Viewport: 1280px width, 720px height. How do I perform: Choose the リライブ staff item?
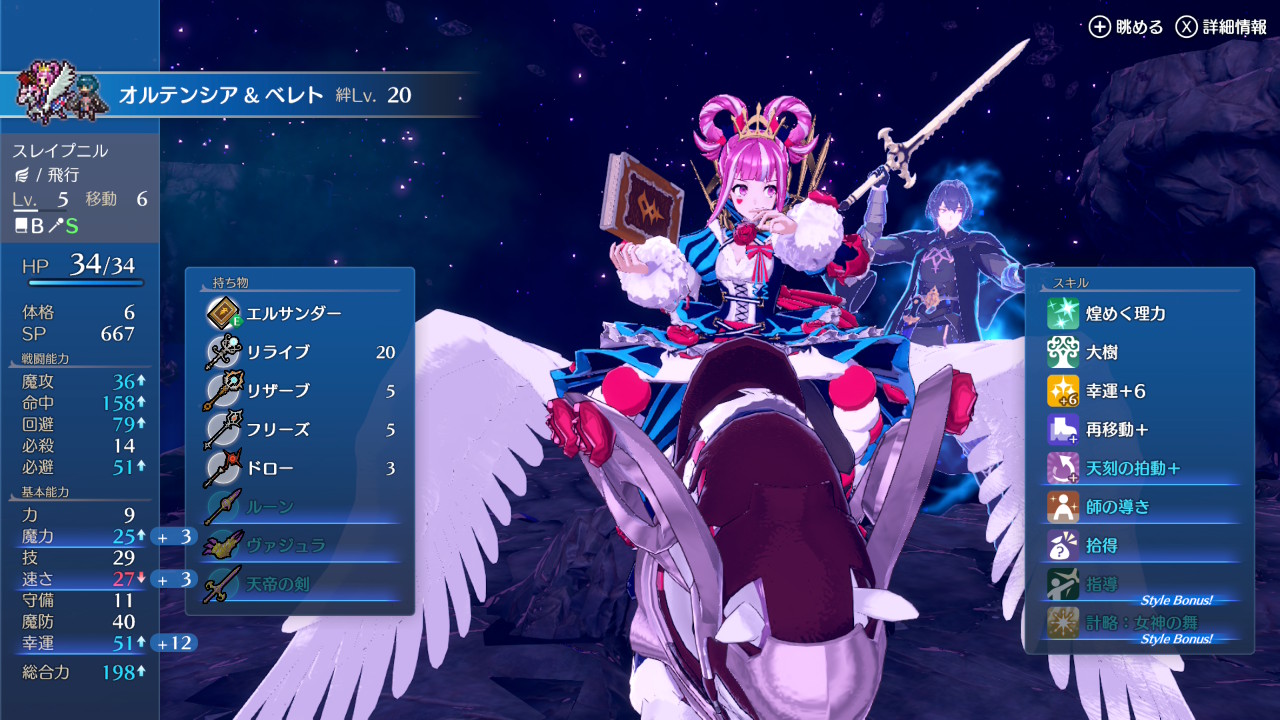[300, 352]
